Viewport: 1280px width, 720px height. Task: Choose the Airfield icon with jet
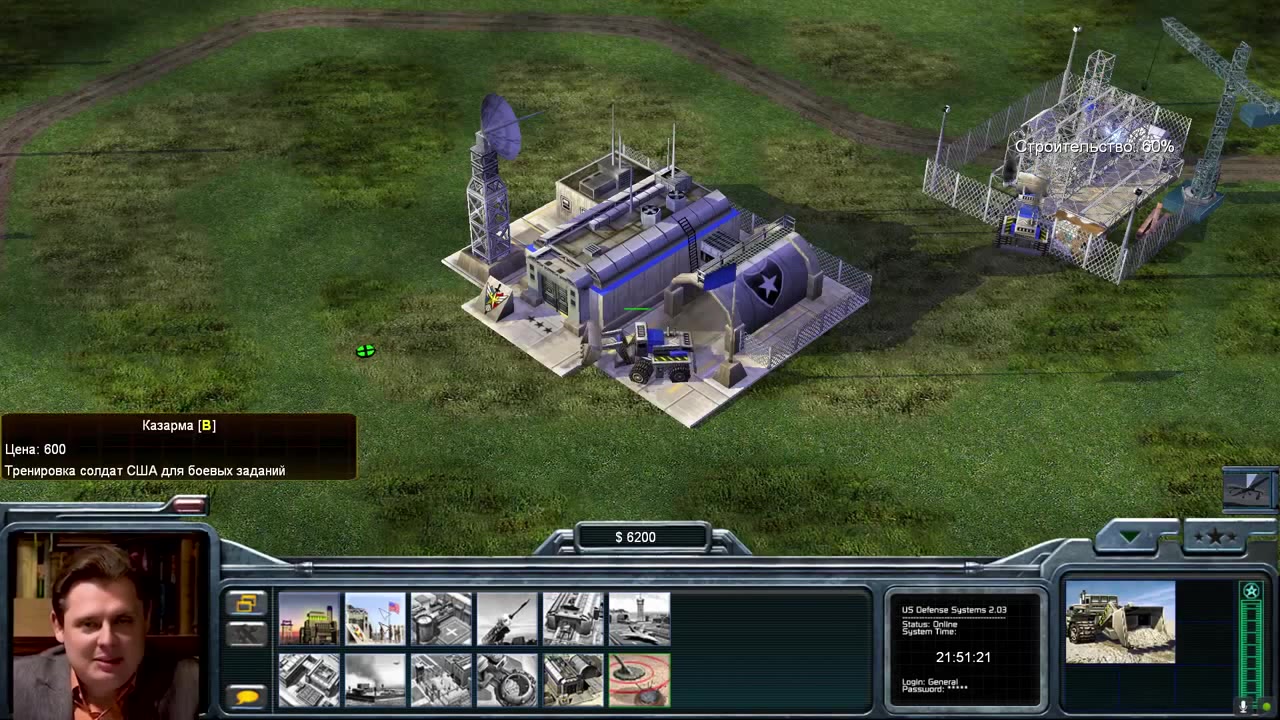coord(639,619)
